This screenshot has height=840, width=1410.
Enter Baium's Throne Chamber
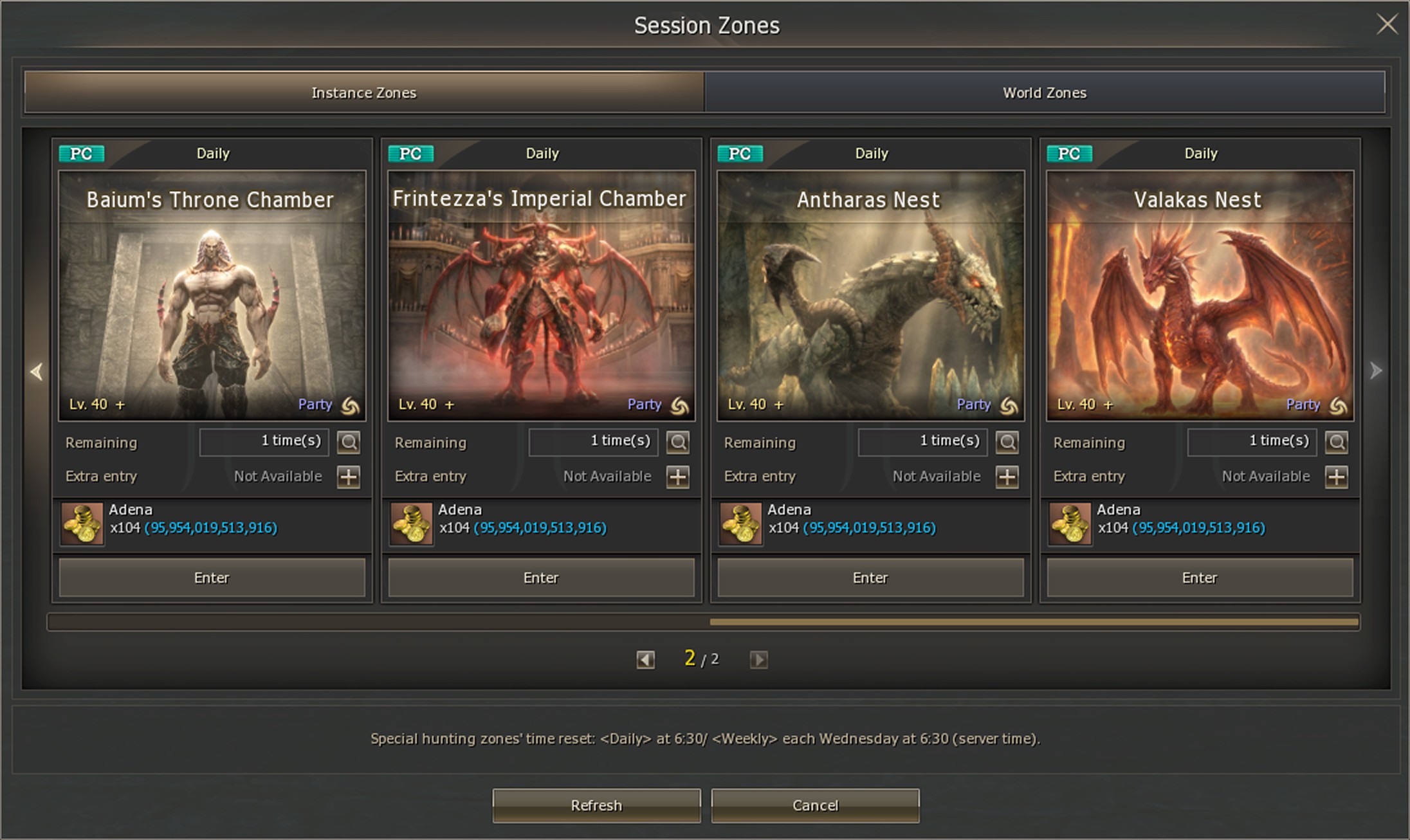(212, 578)
